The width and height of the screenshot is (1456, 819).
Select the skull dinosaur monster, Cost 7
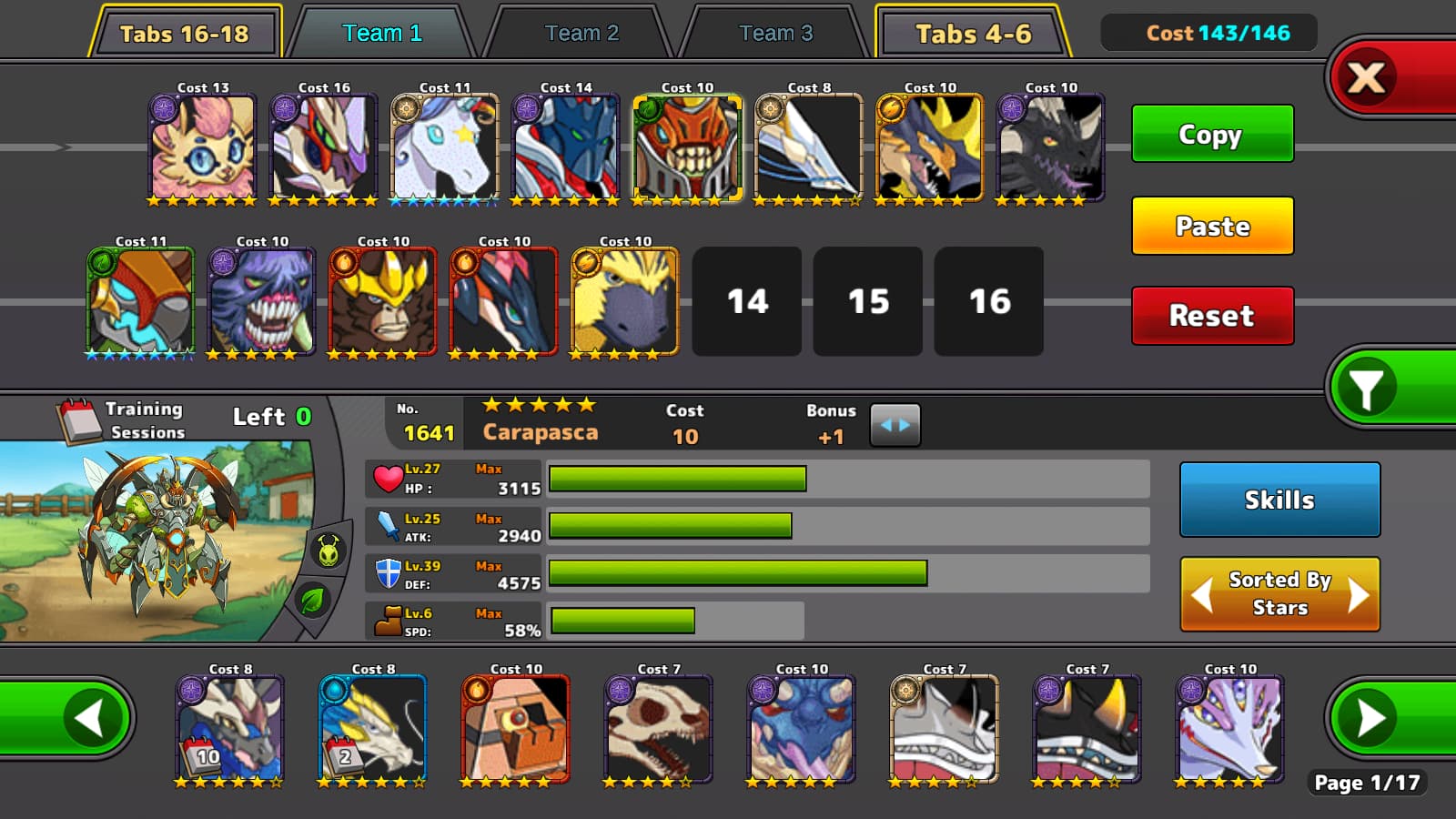point(659,728)
